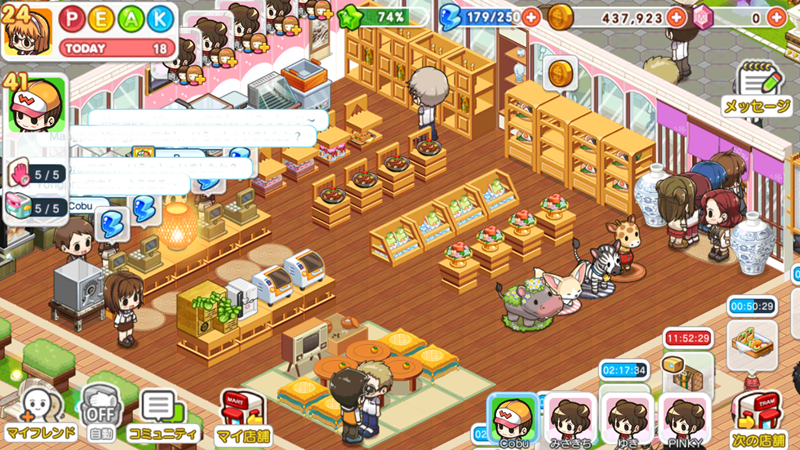Tap the pink glove 5/5 counter

pyautogui.click(x=36, y=174)
